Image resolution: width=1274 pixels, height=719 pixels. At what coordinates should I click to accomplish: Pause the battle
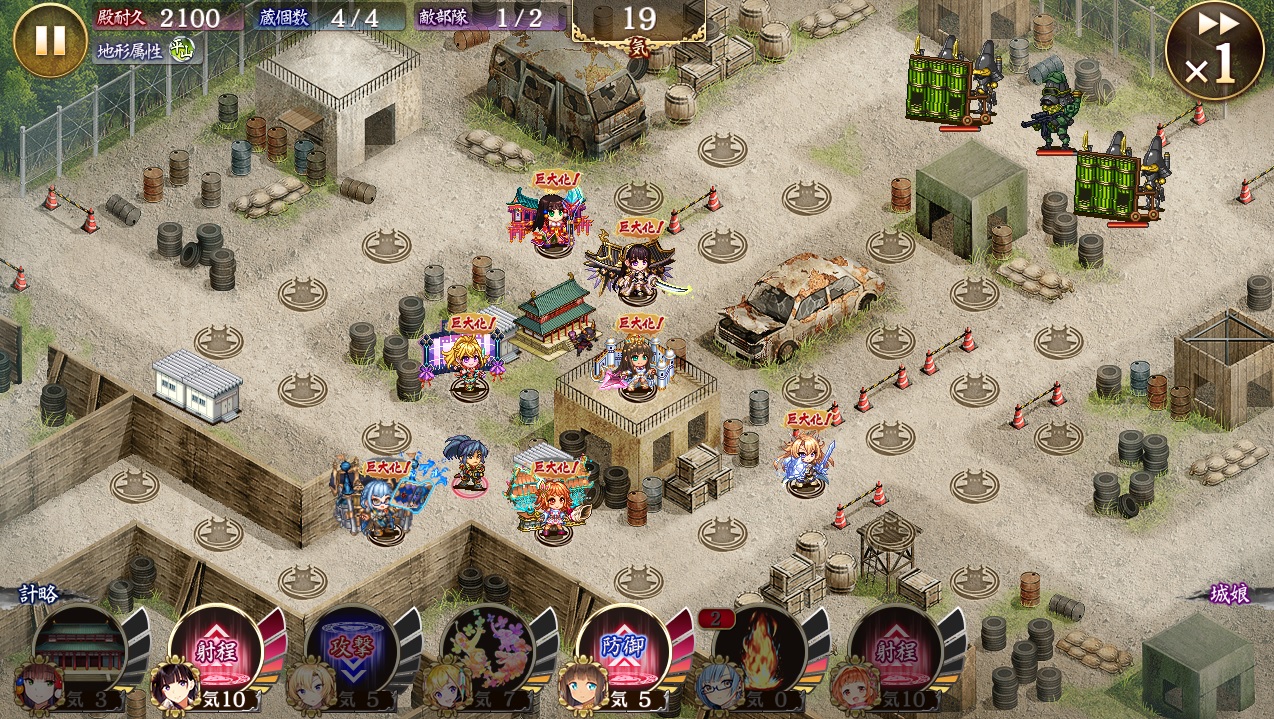point(50,41)
